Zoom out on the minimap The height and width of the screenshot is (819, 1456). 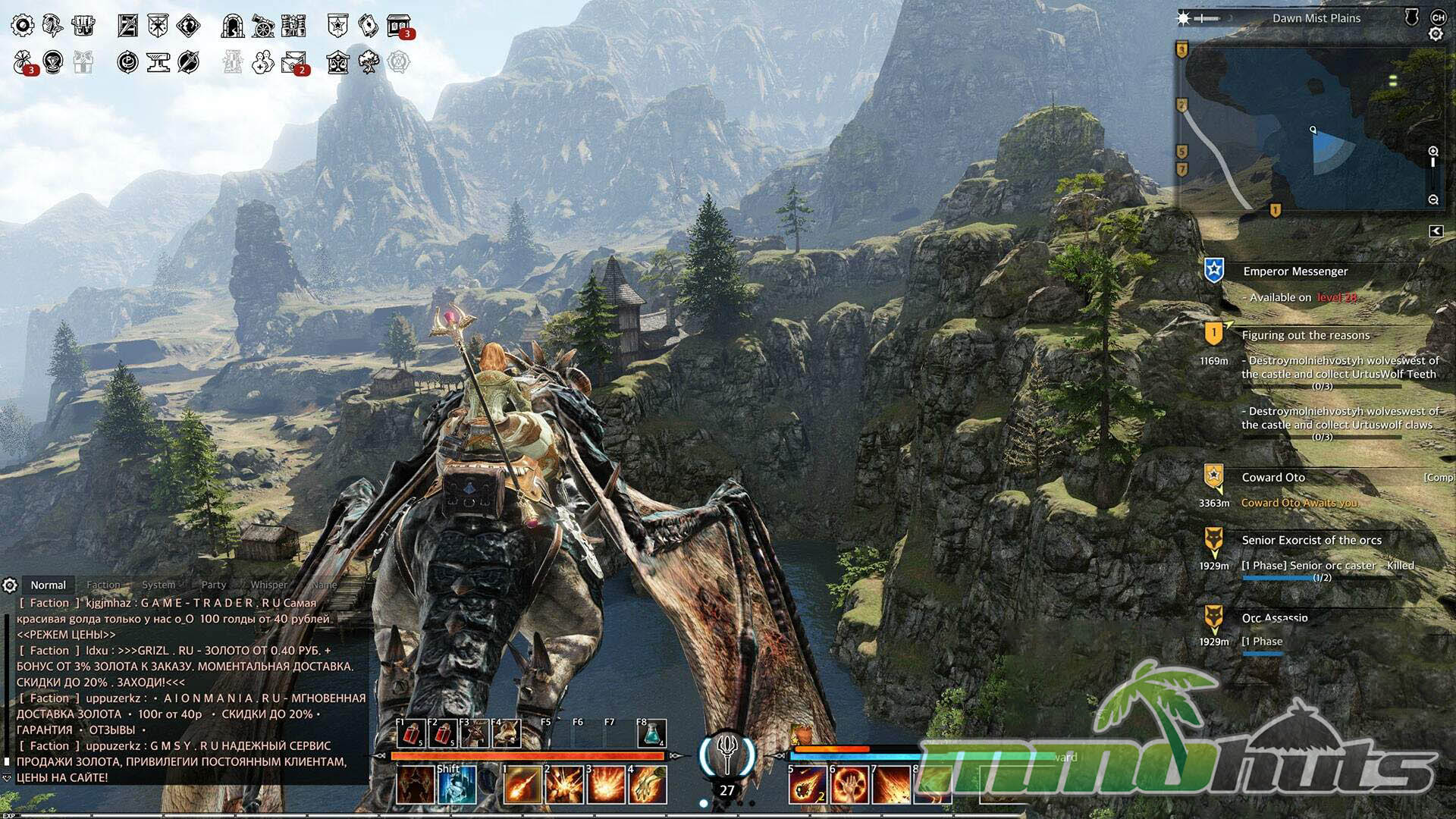1433,199
